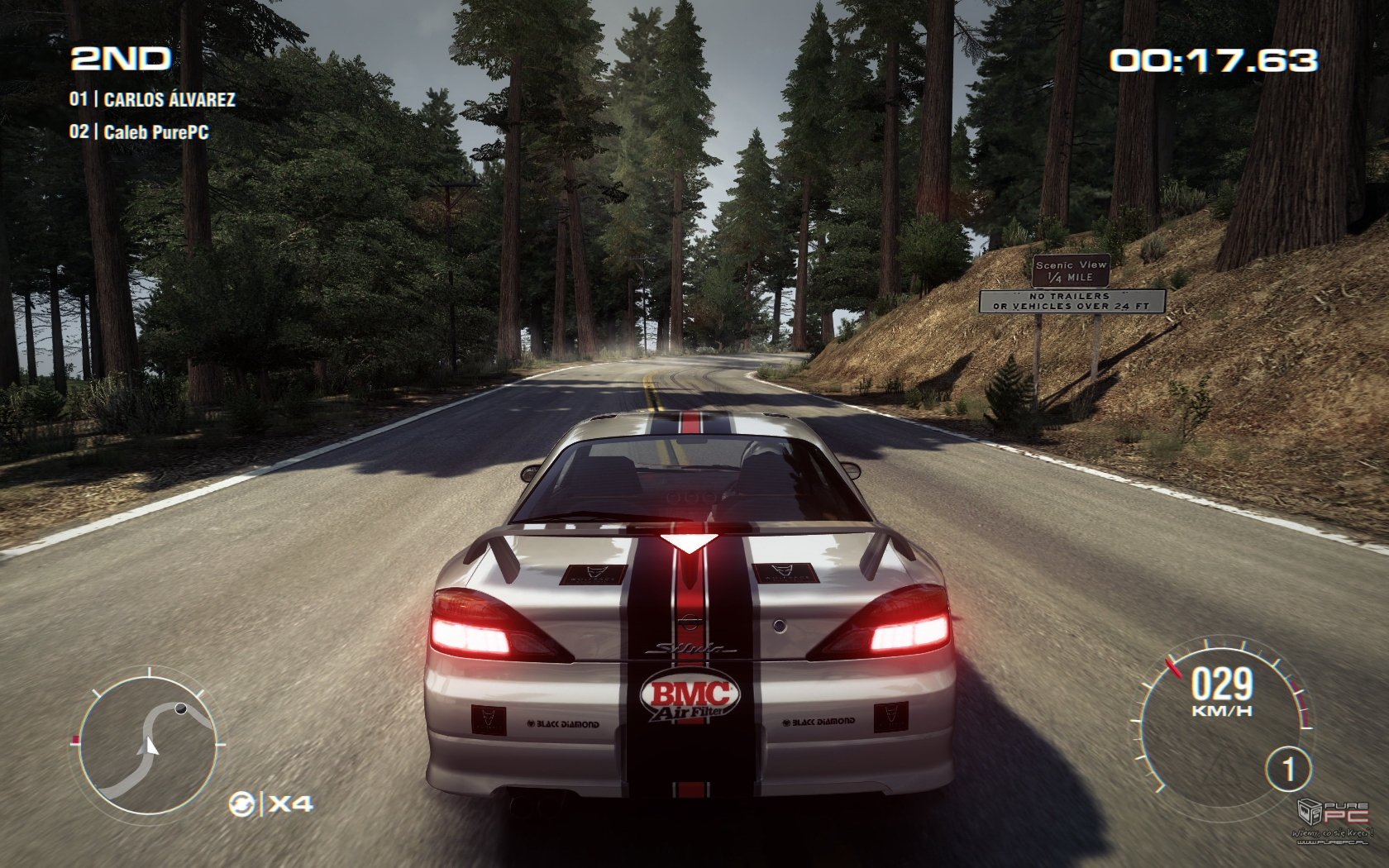Click the circled gear indicator

(1287, 770)
